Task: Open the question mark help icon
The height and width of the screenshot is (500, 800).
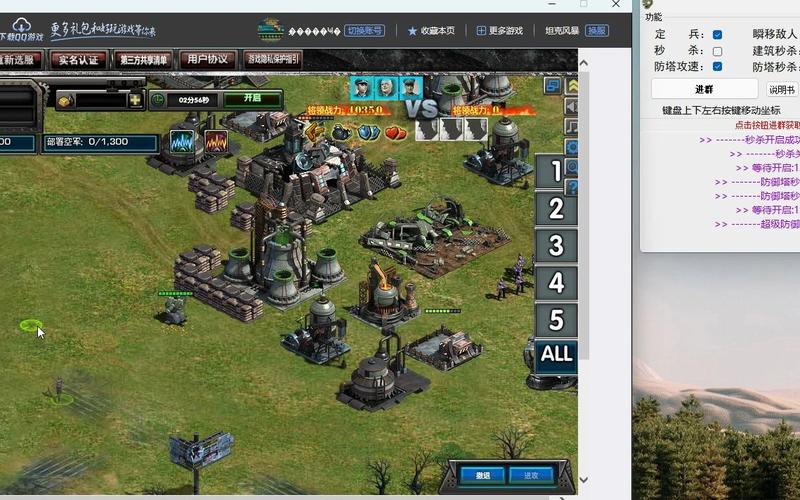Action: [x=572, y=187]
